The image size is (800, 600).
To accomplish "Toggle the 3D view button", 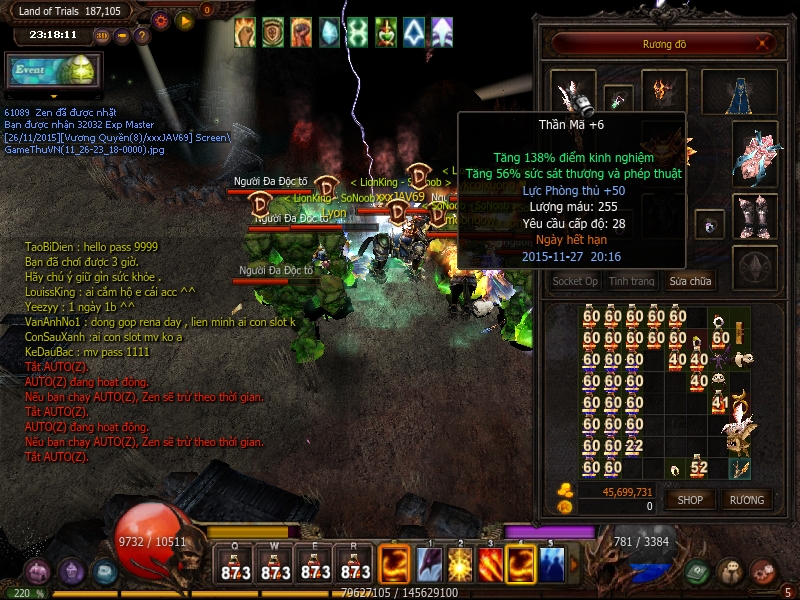I will click(102, 36).
